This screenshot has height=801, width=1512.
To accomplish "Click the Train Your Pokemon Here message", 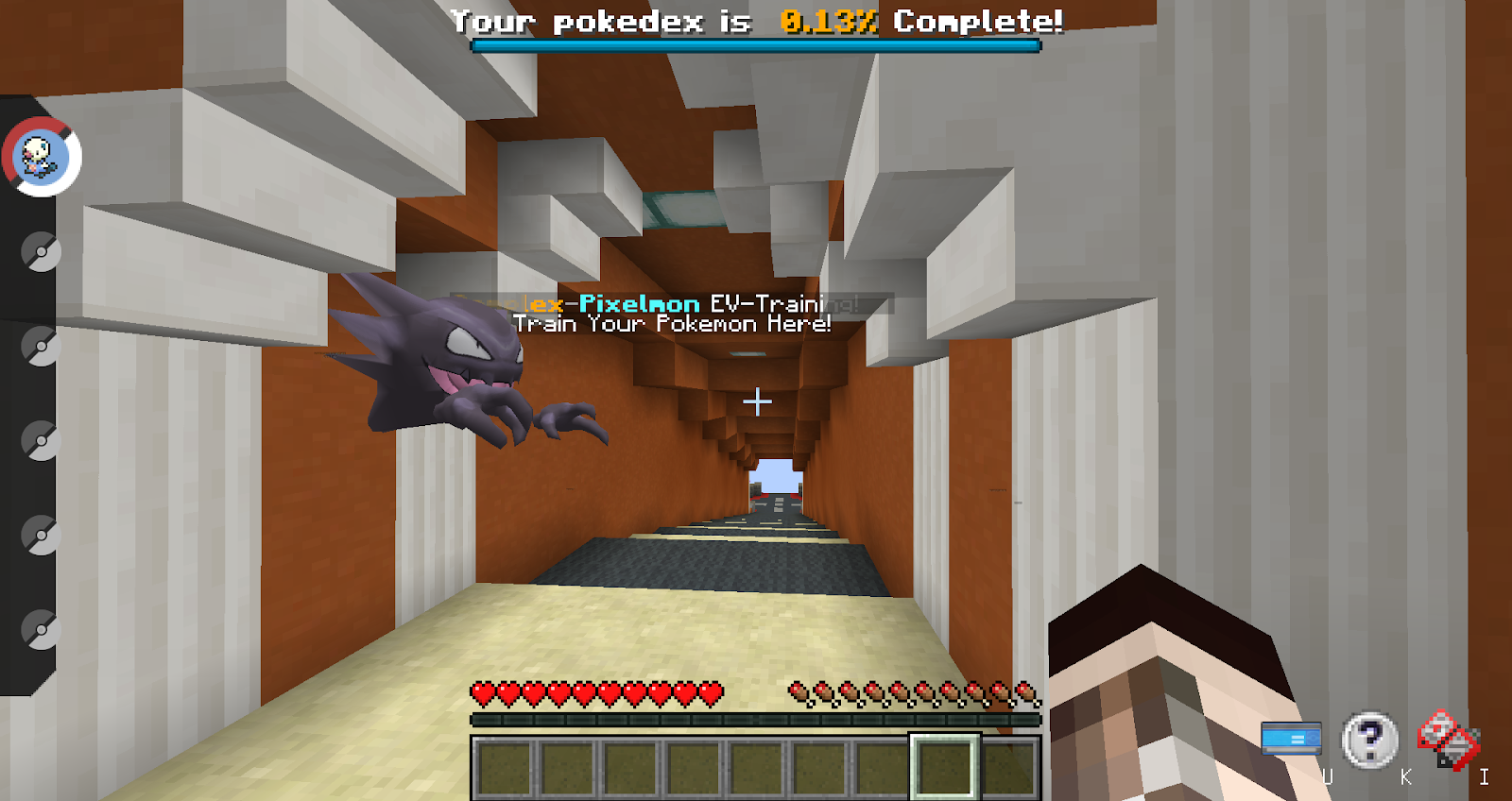I will point(671,323).
